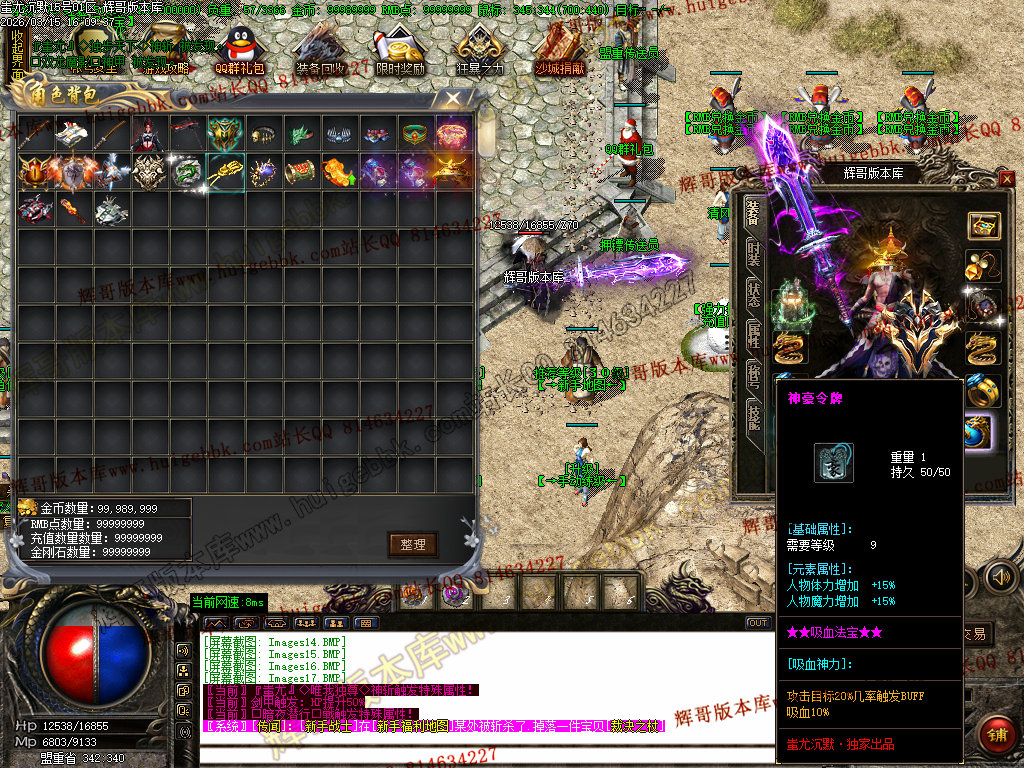Select the golden treasure chest equipment slot
This screenshot has width=1024, height=768.
point(983,226)
